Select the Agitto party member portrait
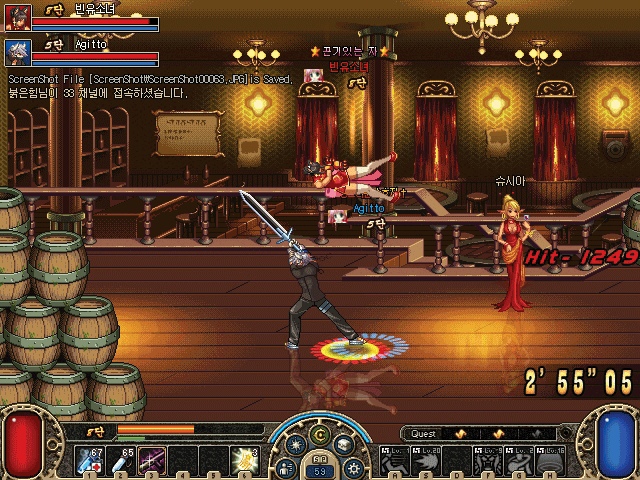The image size is (640, 480). tap(17, 50)
